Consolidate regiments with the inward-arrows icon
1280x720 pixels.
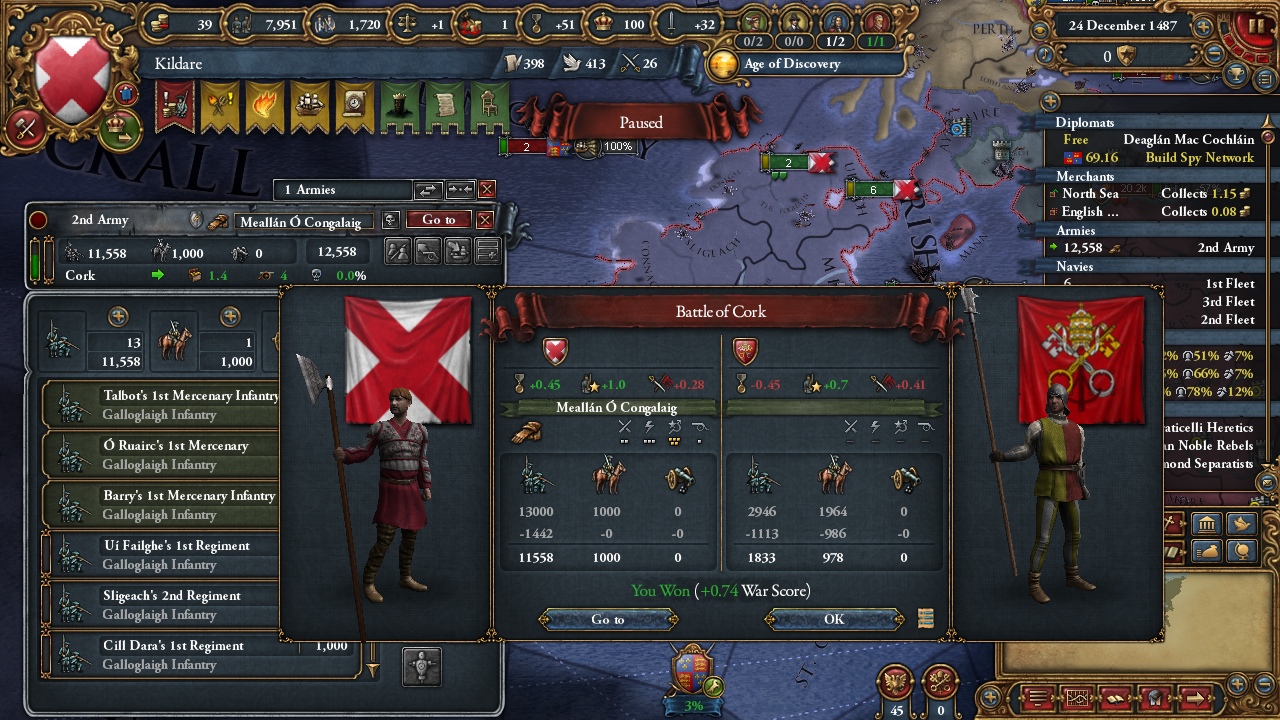click(458, 189)
